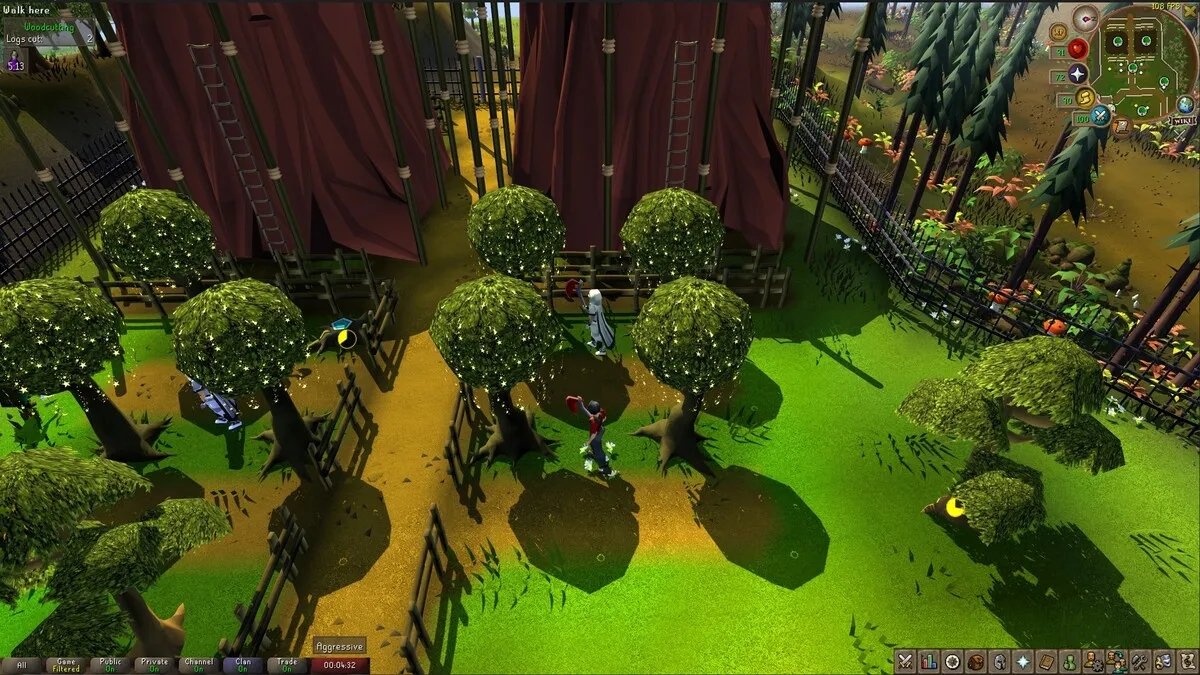Open the Settings wrench tab
The height and width of the screenshot is (675, 1200).
point(1139,661)
